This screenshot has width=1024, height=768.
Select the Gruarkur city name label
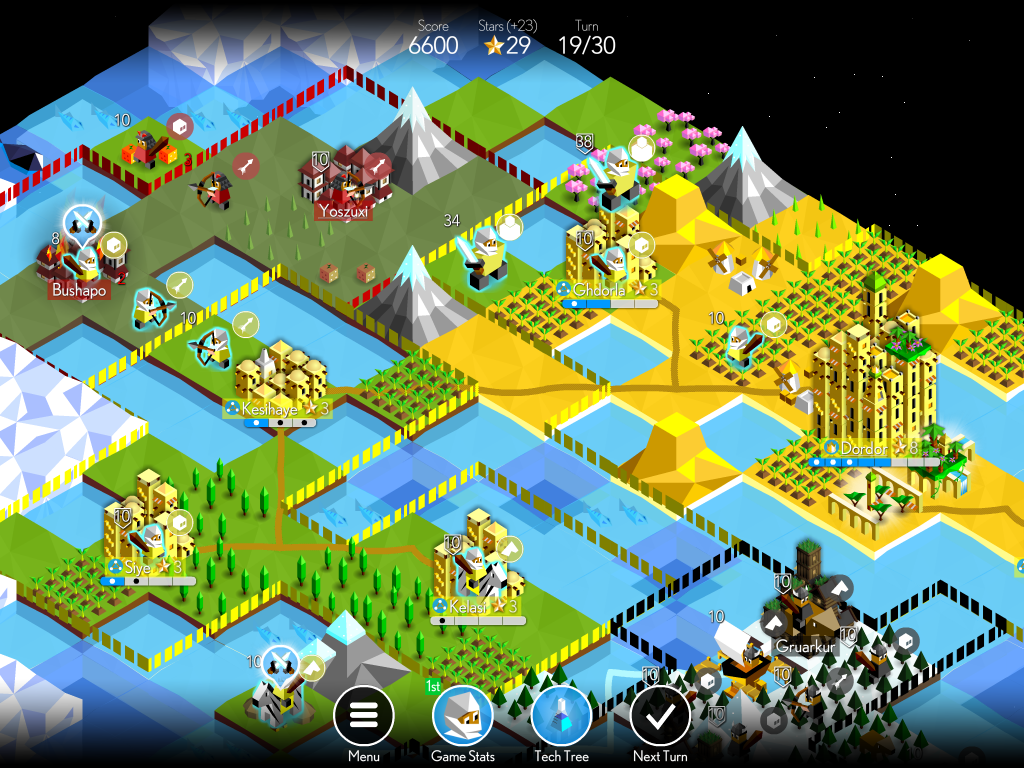[x=806, y=647]
